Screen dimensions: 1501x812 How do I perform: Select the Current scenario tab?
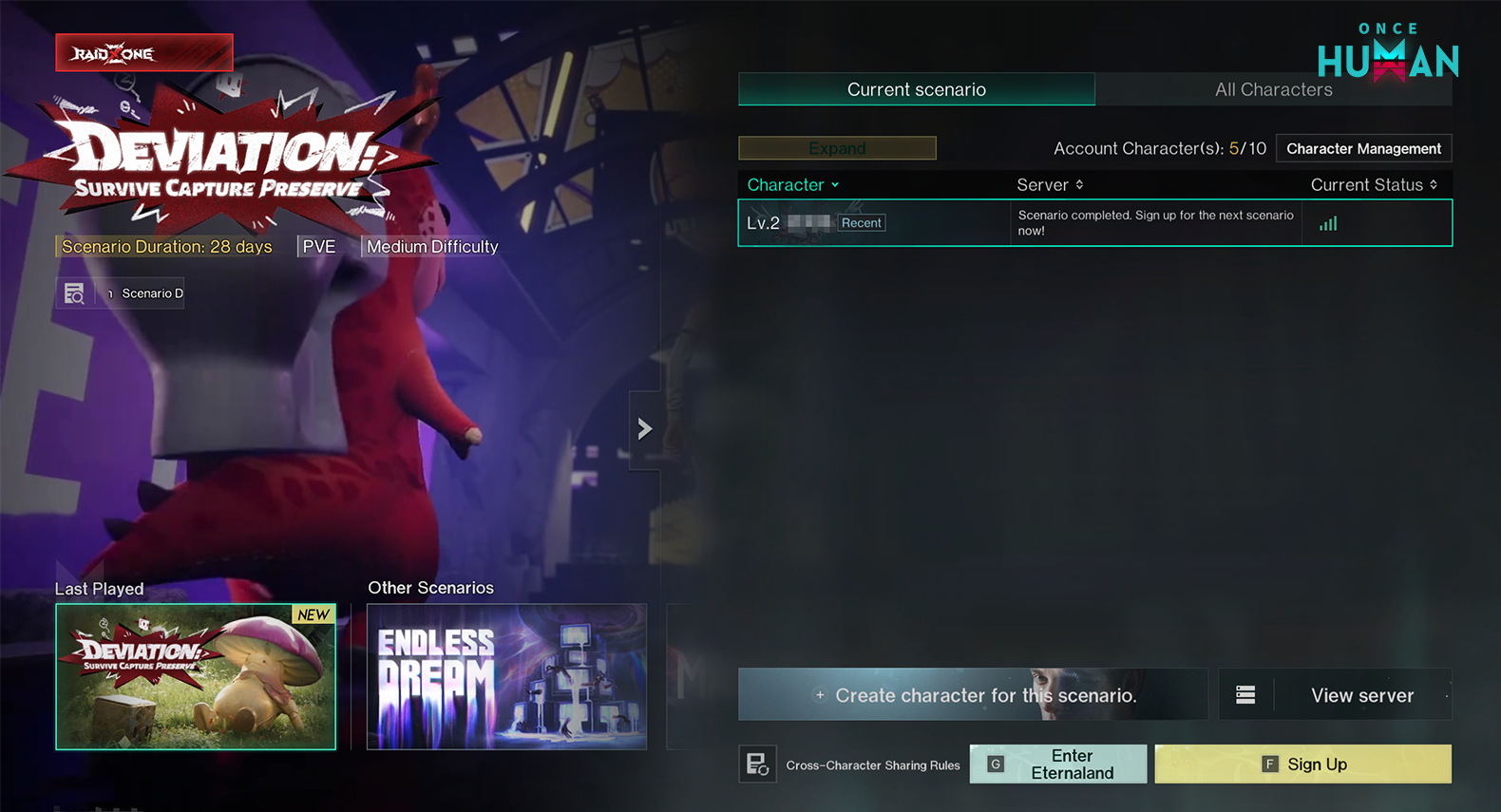click(x=916, y=88)
